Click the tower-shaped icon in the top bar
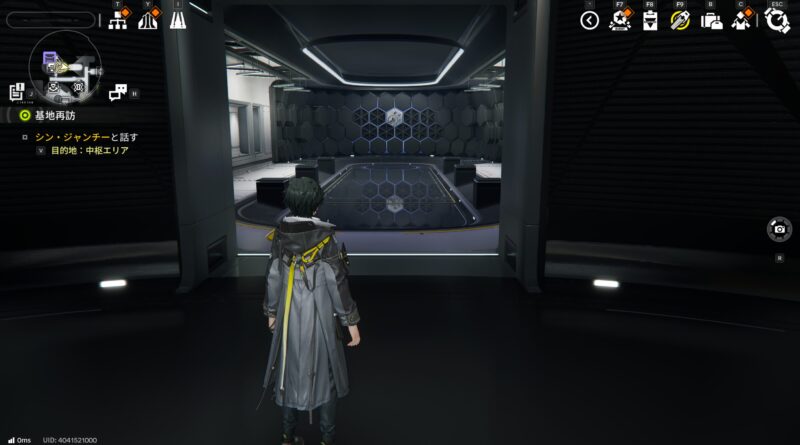The height and width of the screenshot is (445, 800). (148, 20)
